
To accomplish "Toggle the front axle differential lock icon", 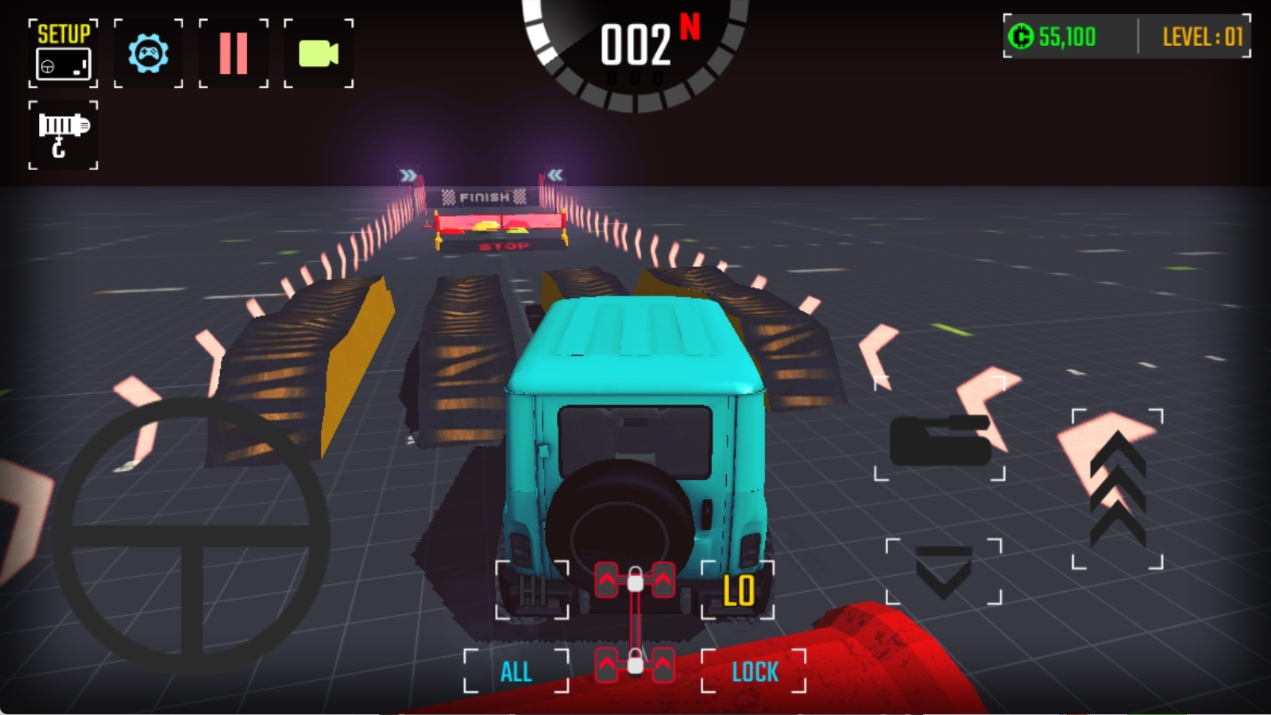I will point(635,581).
